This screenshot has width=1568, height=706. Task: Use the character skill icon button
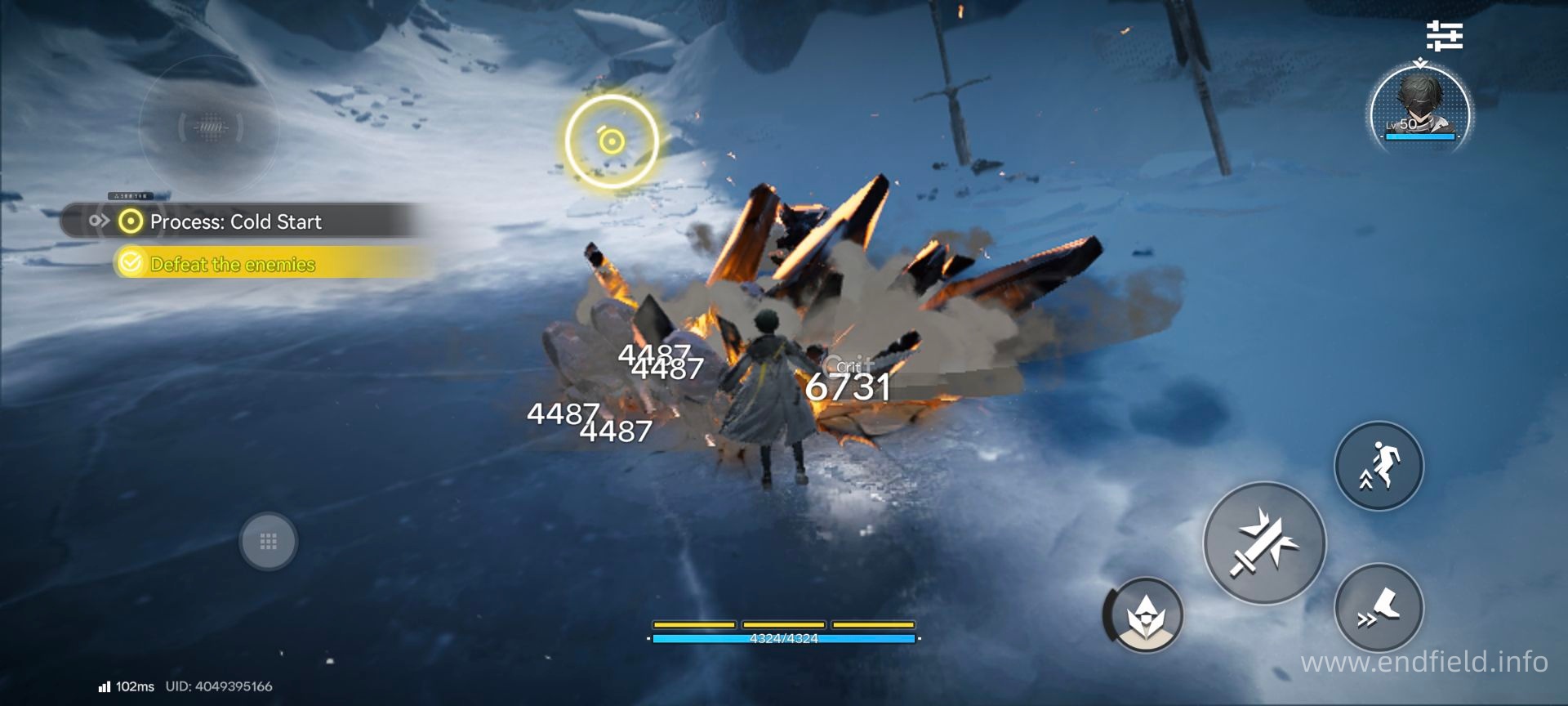click(1143, 615)
